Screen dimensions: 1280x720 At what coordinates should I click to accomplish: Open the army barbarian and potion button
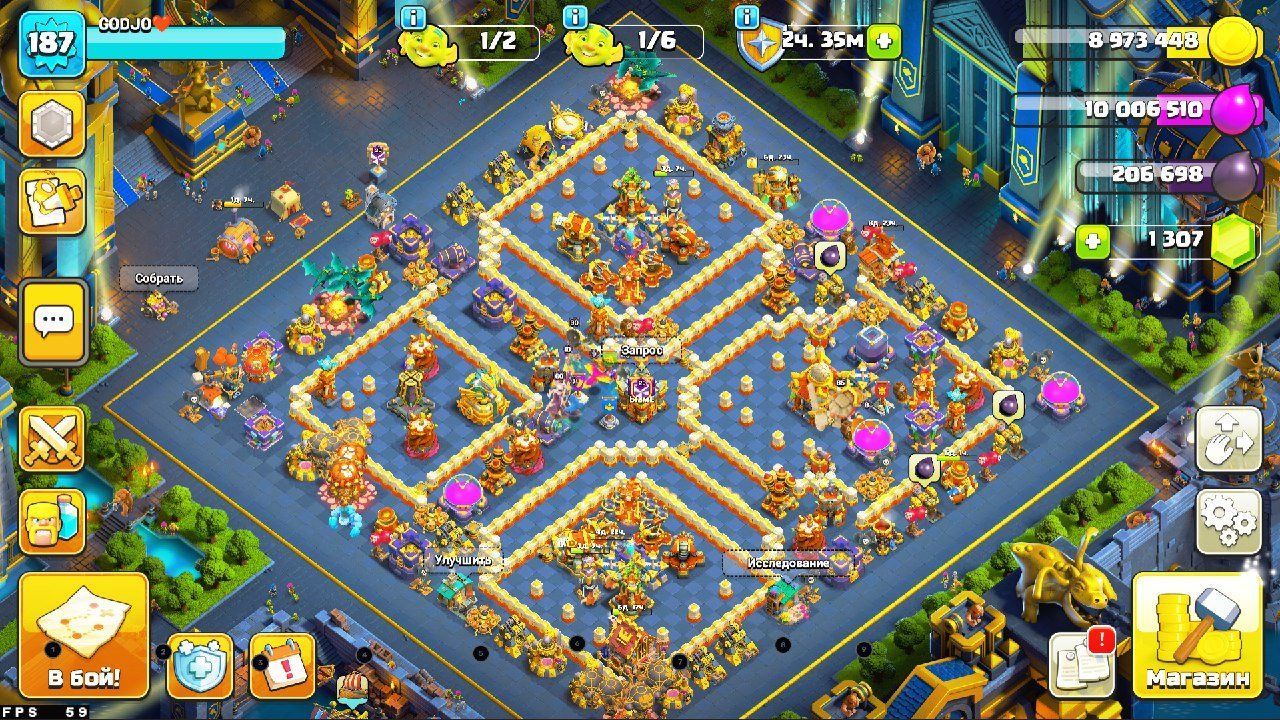click(x=52, y=520)
